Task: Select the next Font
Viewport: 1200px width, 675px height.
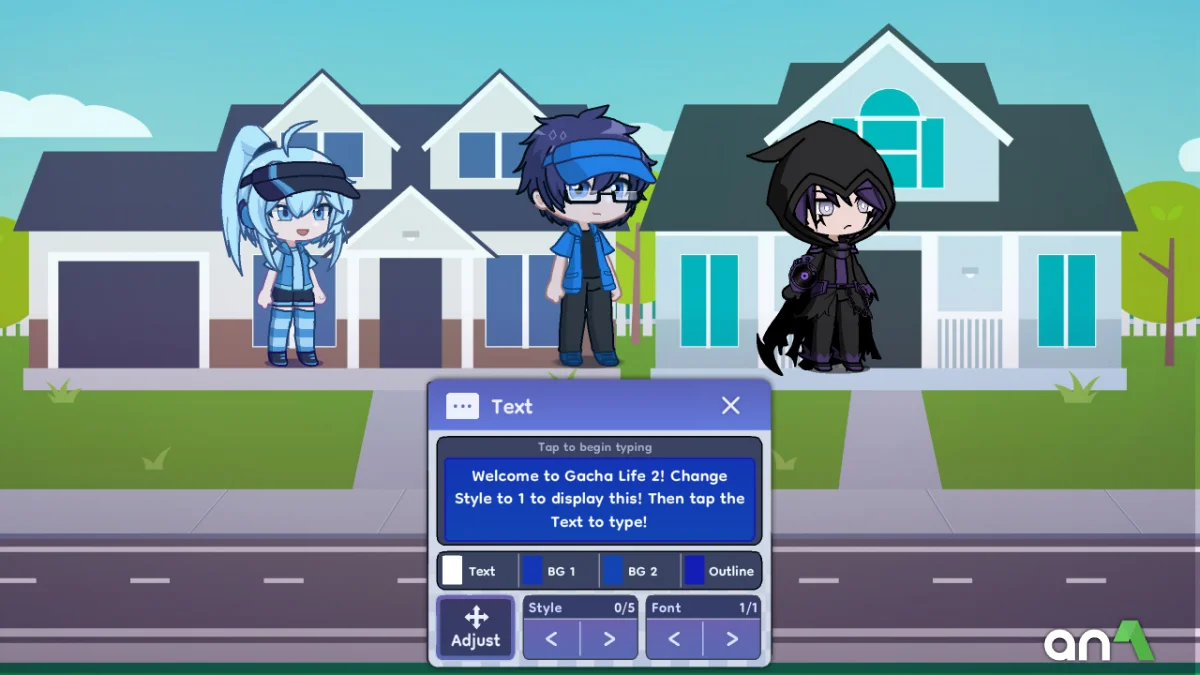Action: coord(732,639)
